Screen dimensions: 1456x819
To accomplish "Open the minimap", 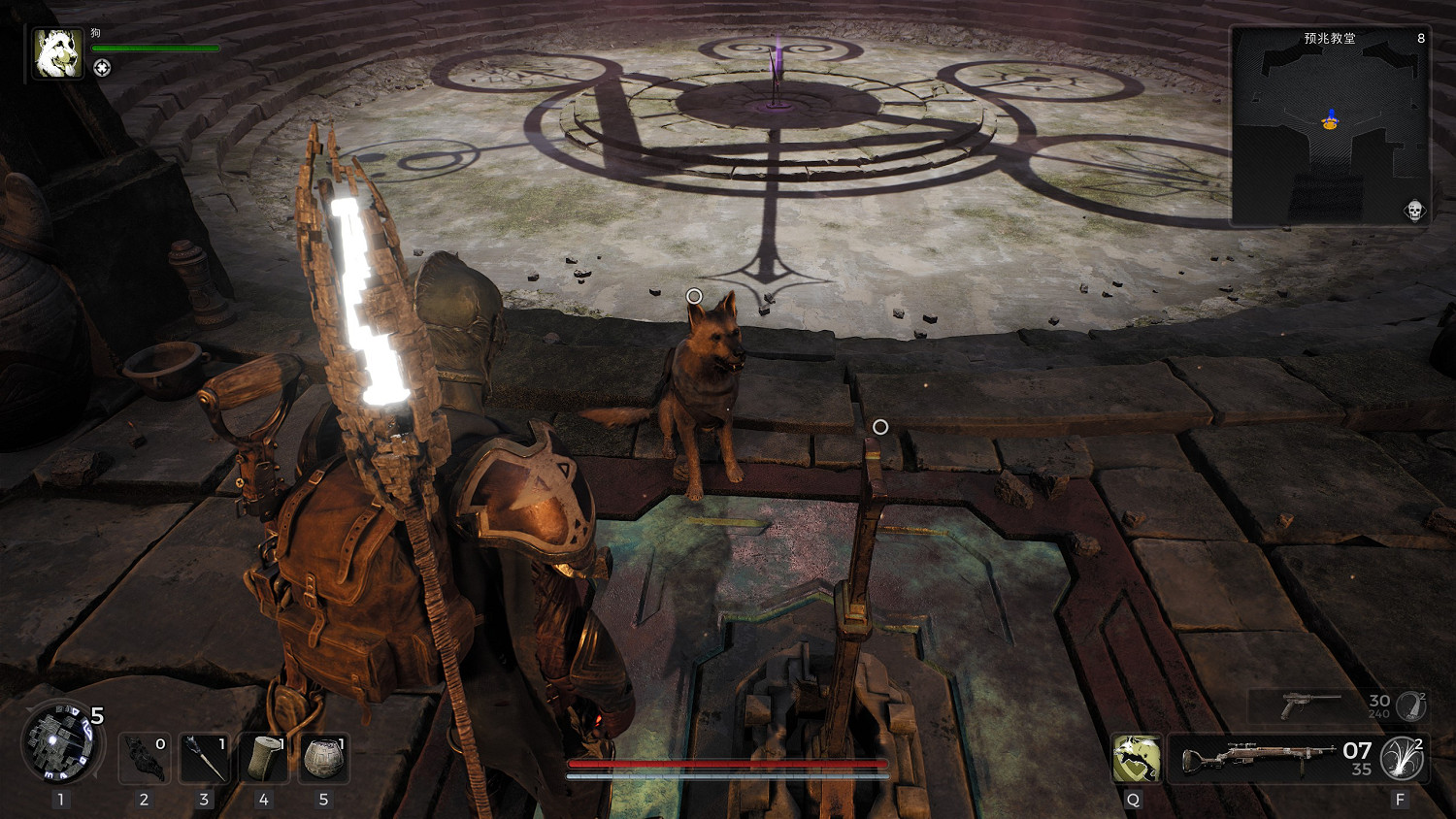I will pos(1329,126).
